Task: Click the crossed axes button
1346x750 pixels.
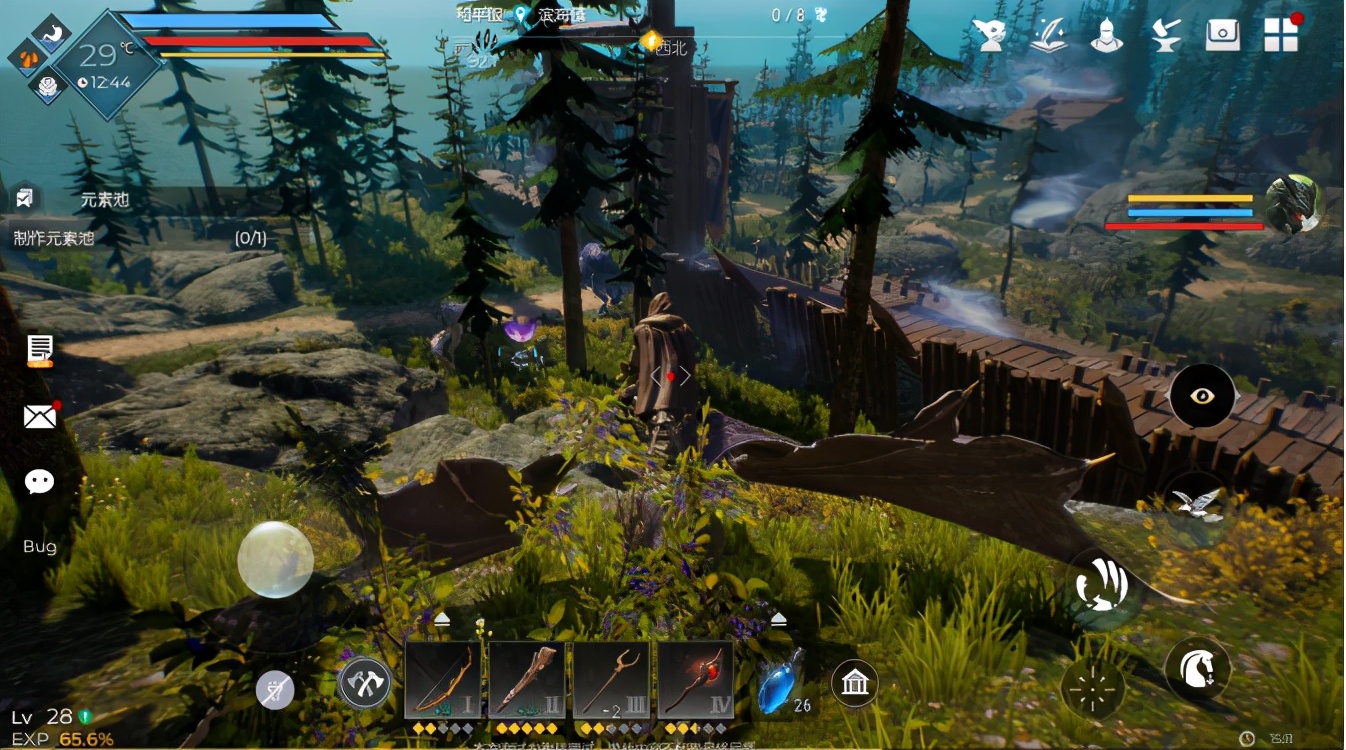Action: click(365, 684)
